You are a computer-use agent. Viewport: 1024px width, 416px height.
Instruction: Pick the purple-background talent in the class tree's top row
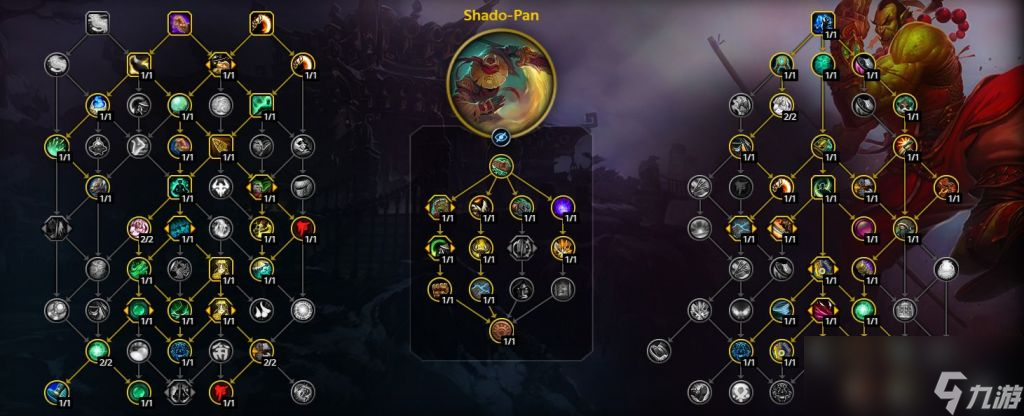point(180,21)
